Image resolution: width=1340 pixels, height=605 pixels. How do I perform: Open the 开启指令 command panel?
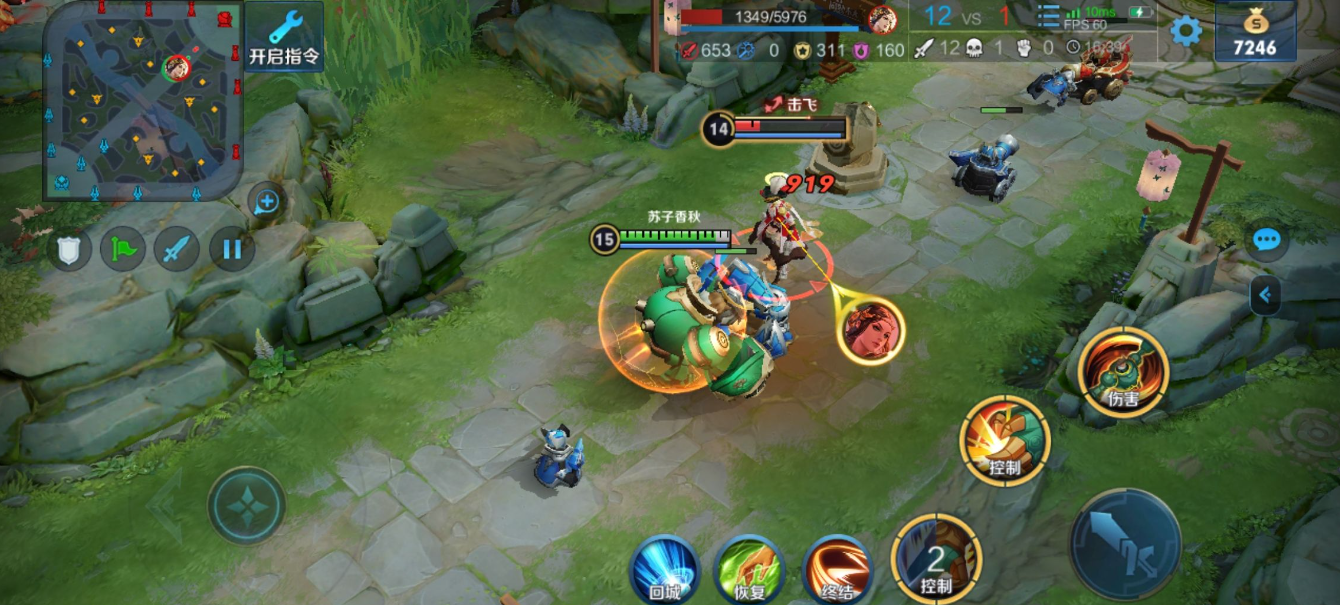[x=284, y=37]
